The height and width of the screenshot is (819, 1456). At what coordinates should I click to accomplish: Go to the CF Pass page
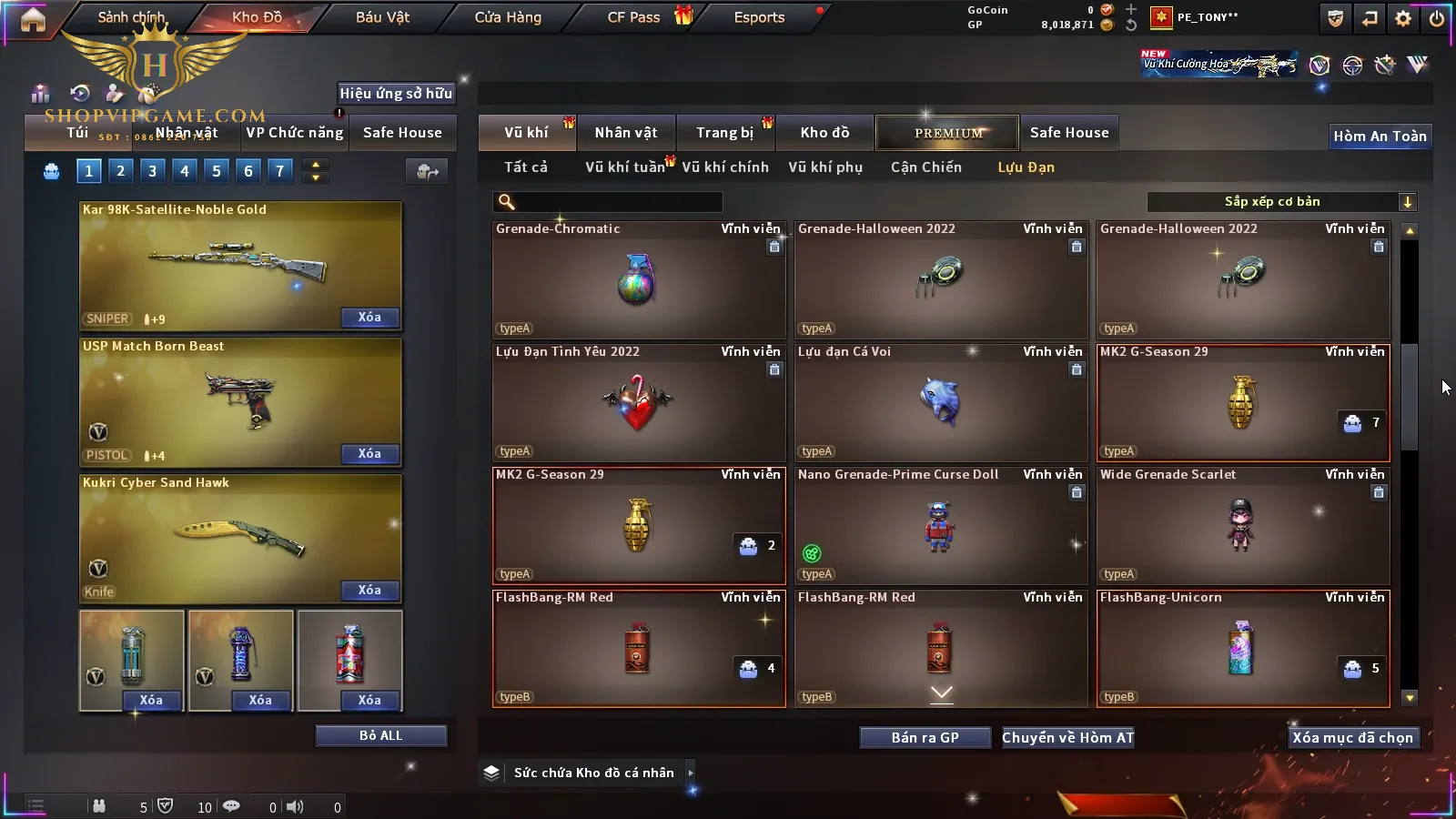(634, 17)
